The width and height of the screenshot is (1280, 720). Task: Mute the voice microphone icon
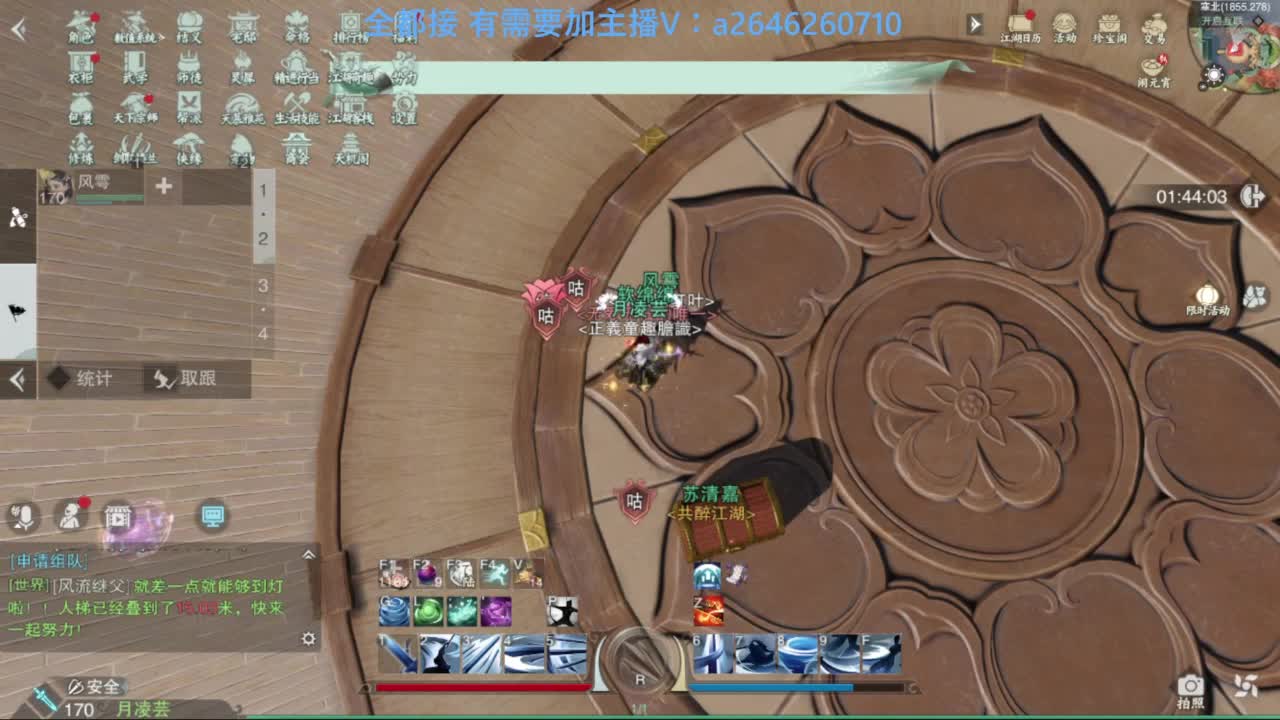coord(22,515)
